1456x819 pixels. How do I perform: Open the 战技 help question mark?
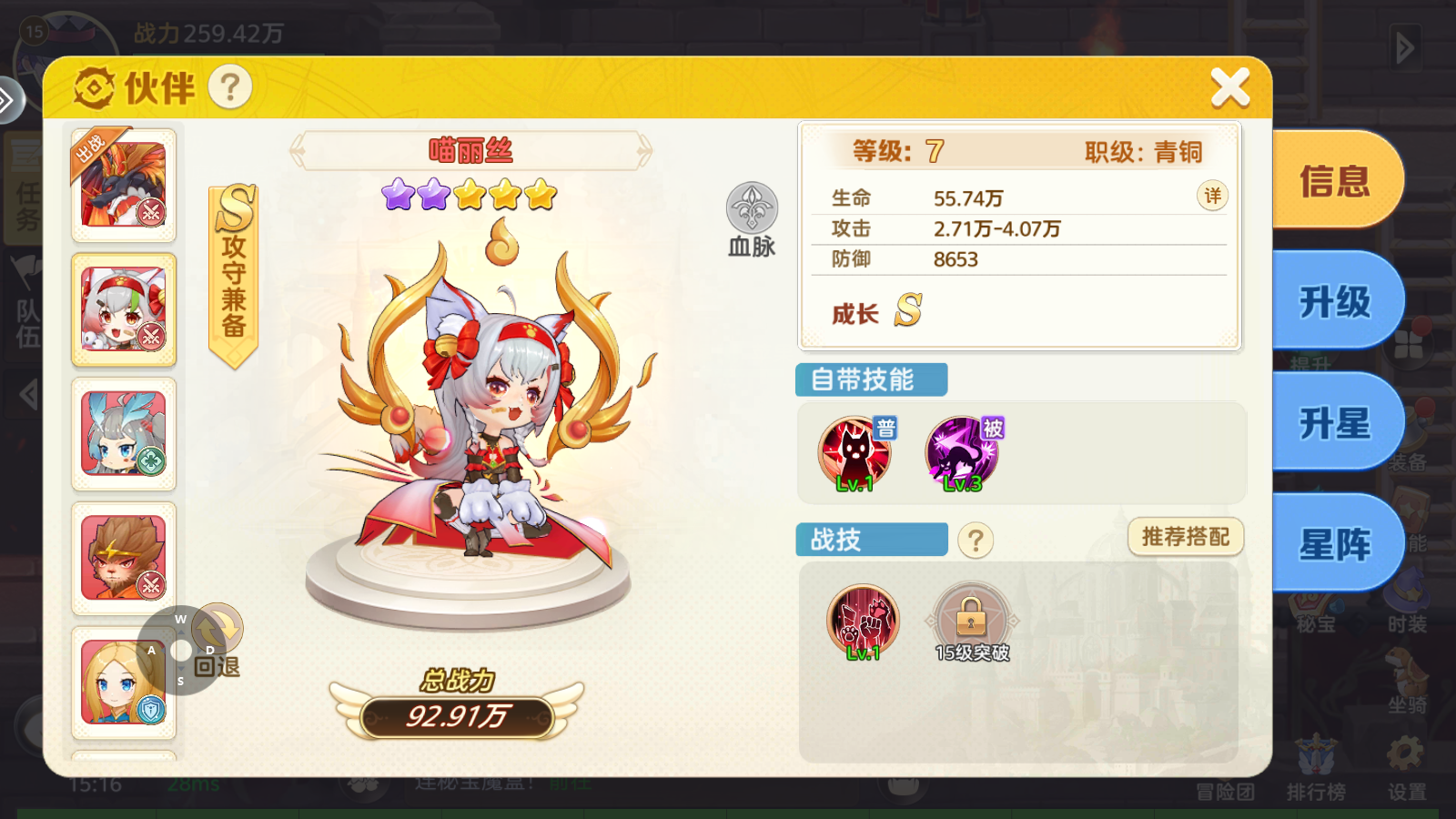pyautogui.click(x=976, y=540)
